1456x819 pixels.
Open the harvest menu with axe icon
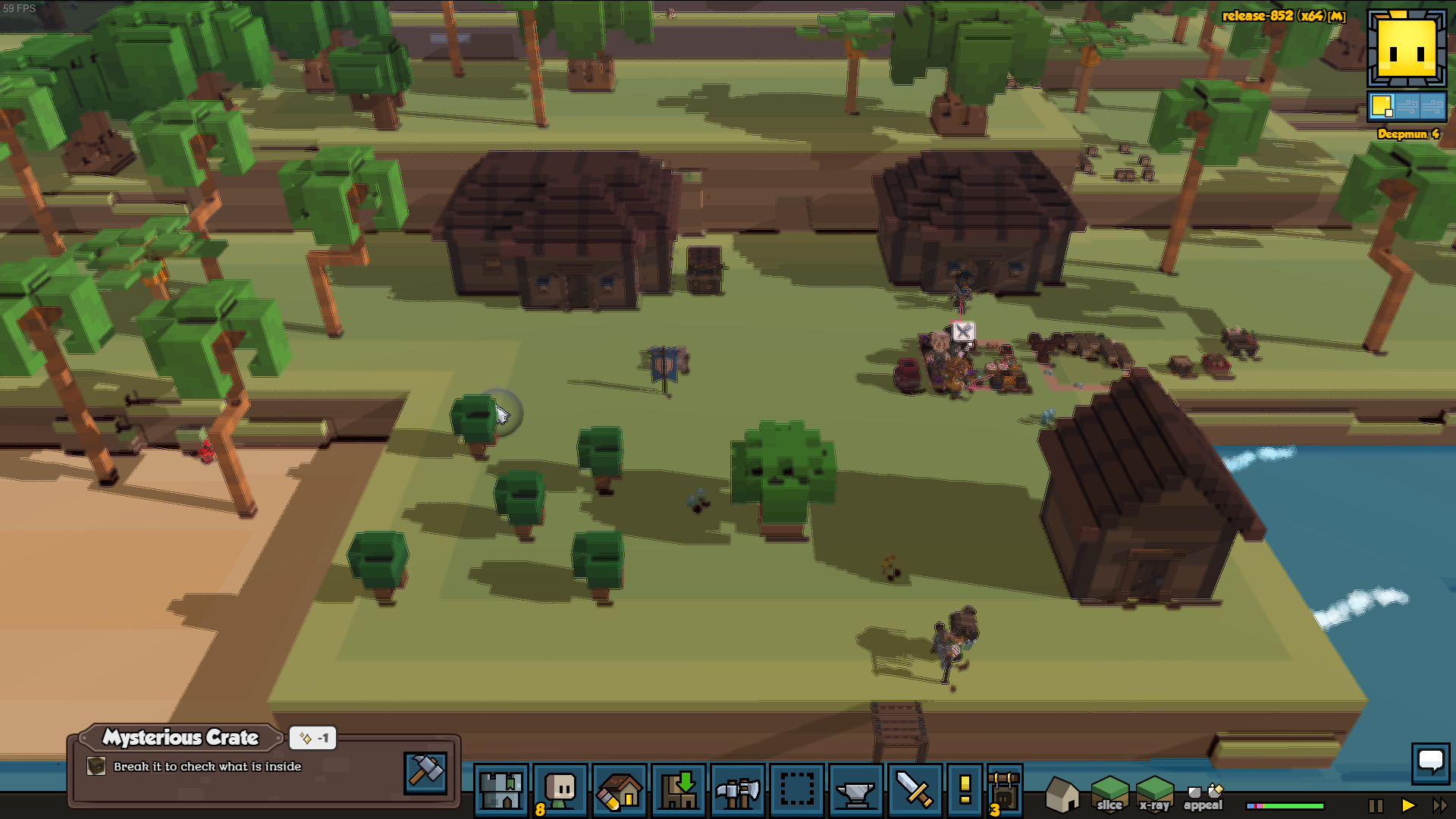[738, 790]
